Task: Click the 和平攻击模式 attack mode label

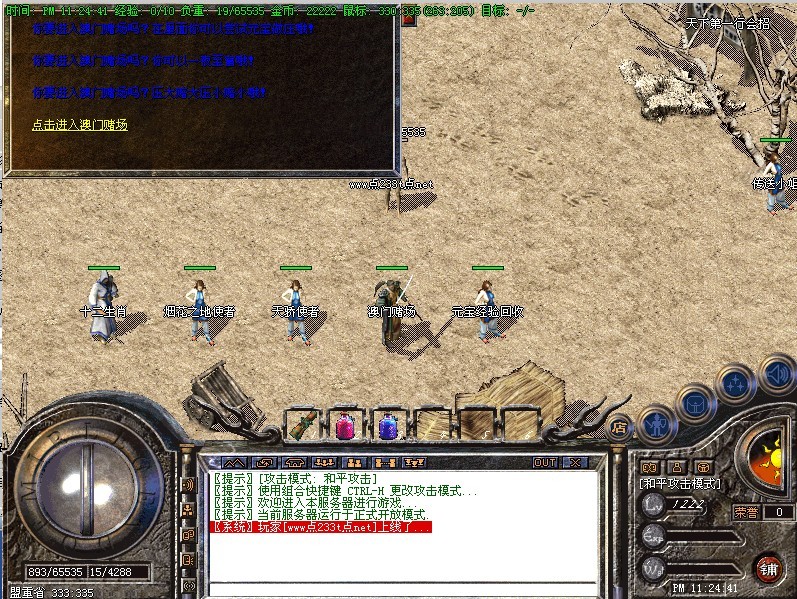Action: point(680,483)
